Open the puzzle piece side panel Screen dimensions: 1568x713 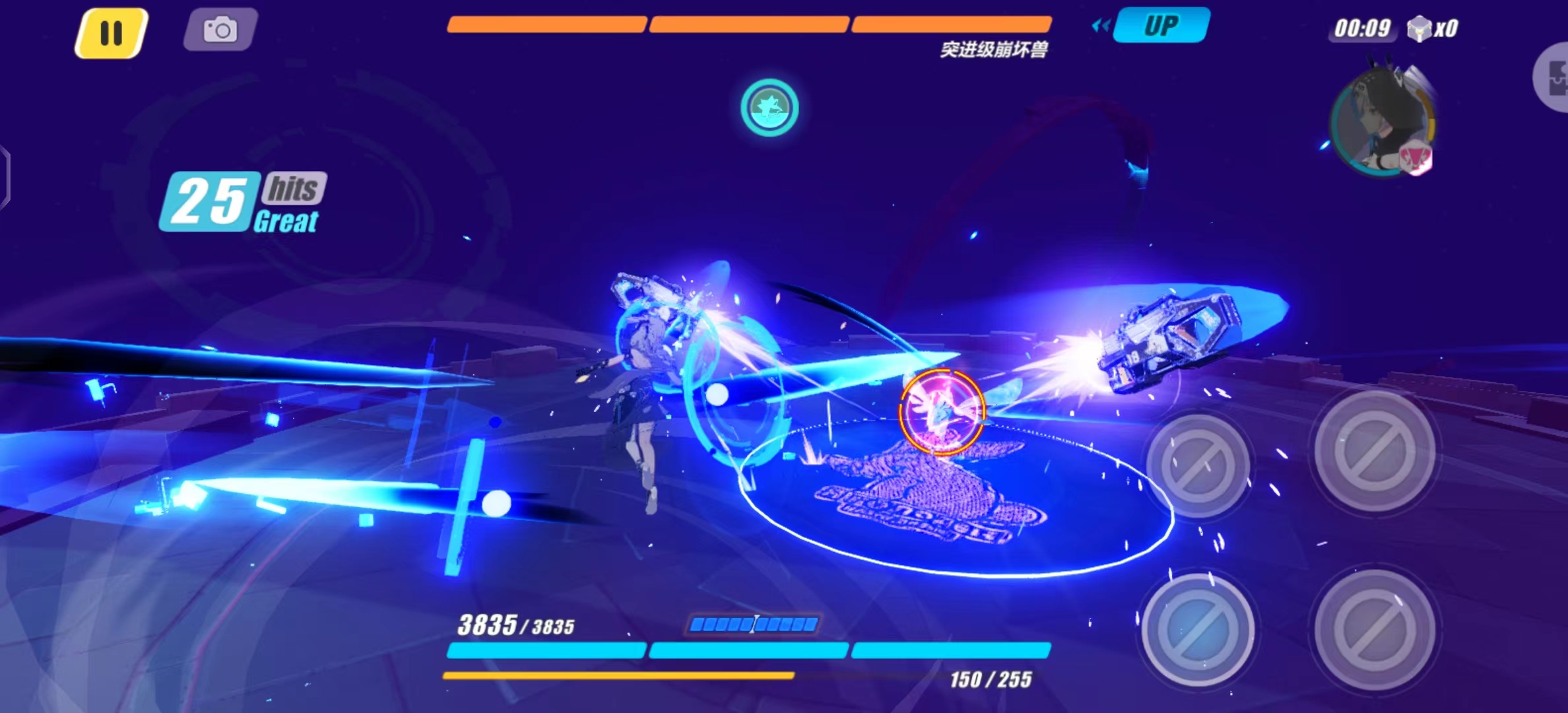1554,78
